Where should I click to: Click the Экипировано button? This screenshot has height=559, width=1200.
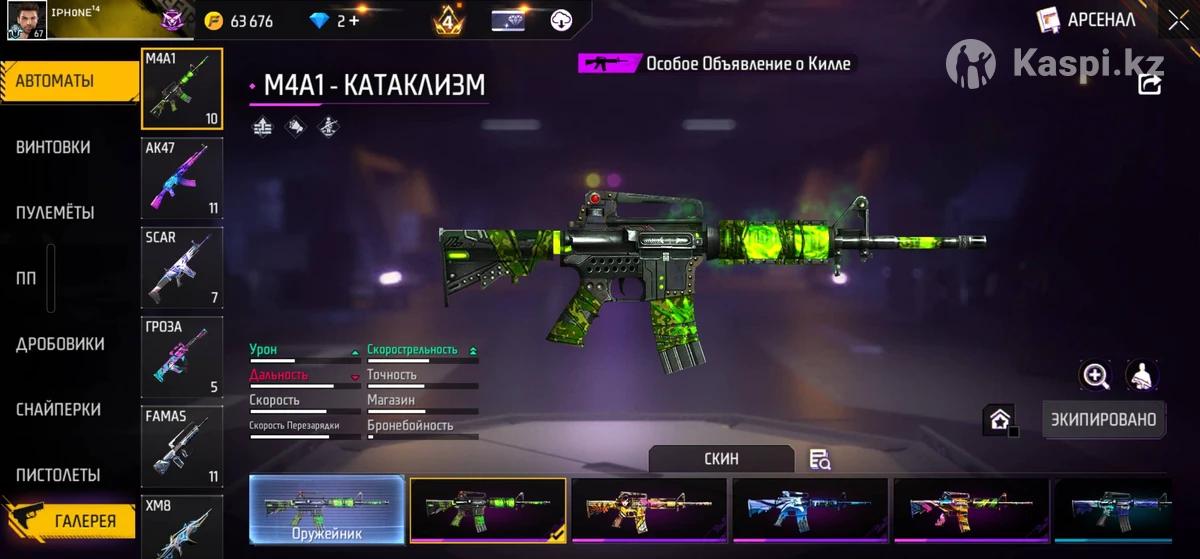tap(1103, 420)
